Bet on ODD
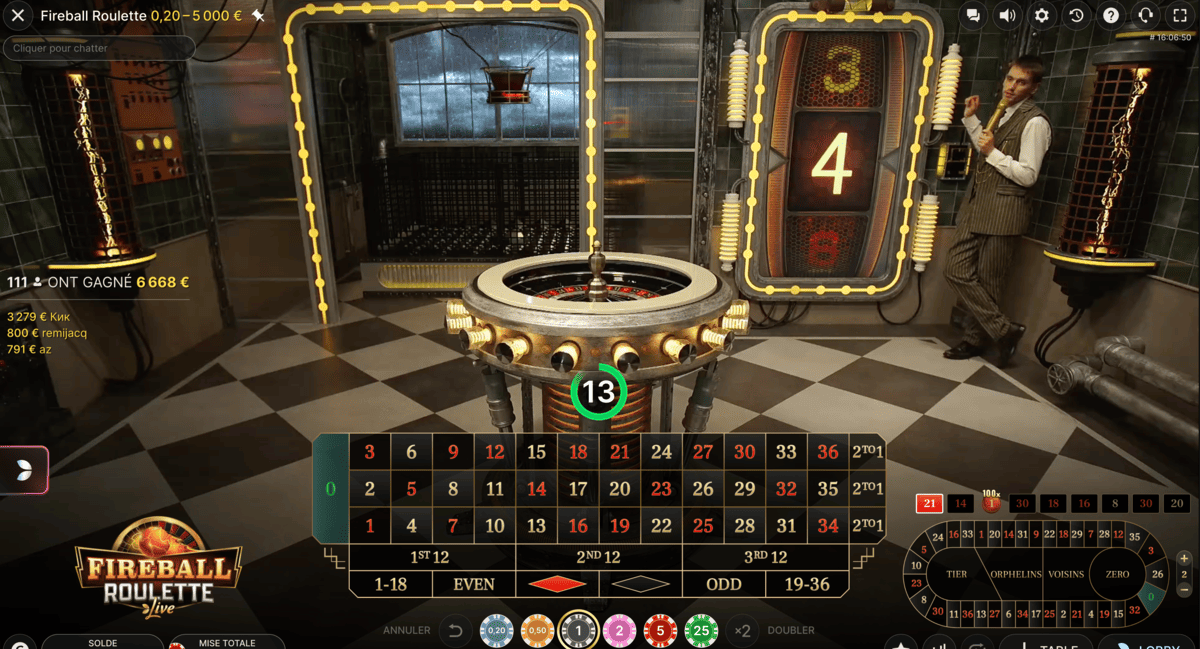 pyautogui.click(x=724, y=584)
